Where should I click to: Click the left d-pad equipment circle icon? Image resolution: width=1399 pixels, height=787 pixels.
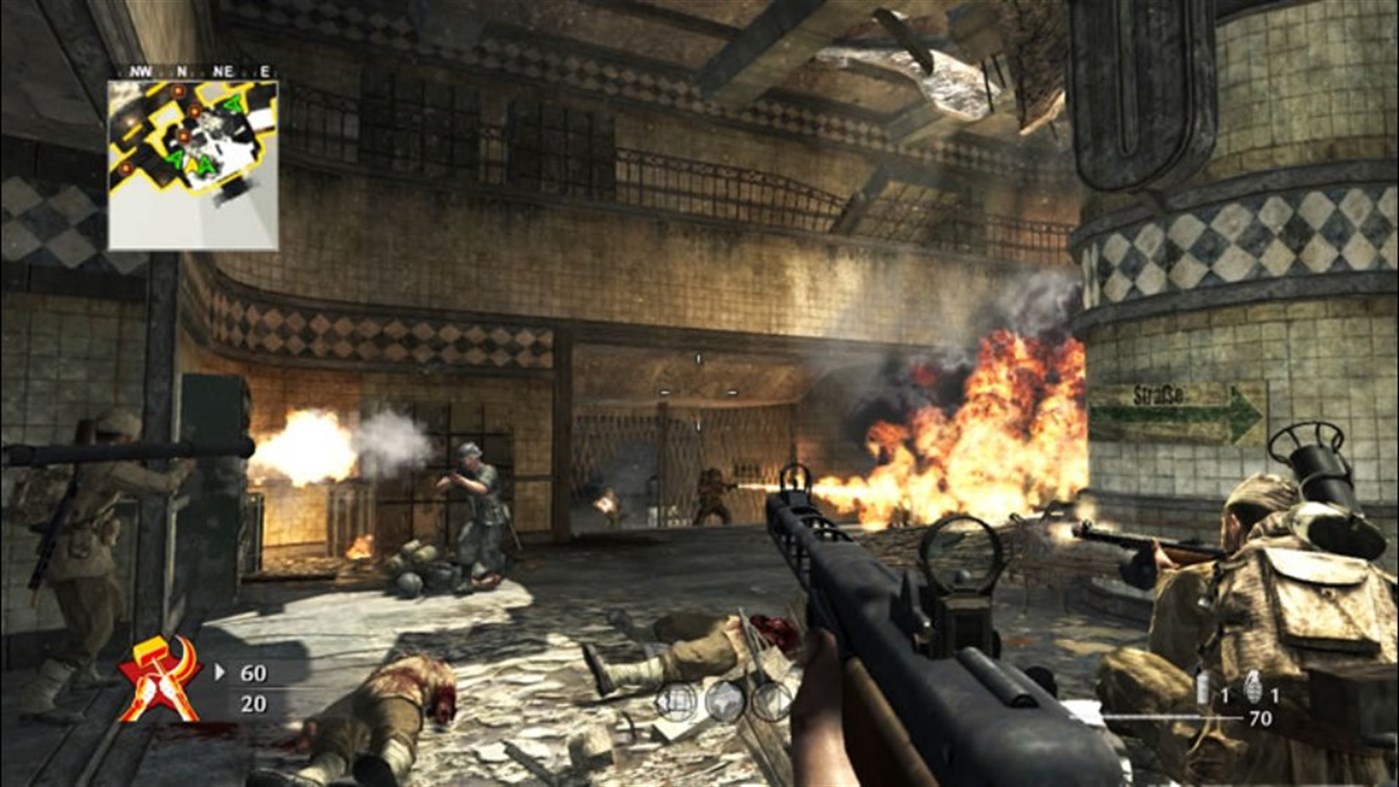(x=677, y=701)
